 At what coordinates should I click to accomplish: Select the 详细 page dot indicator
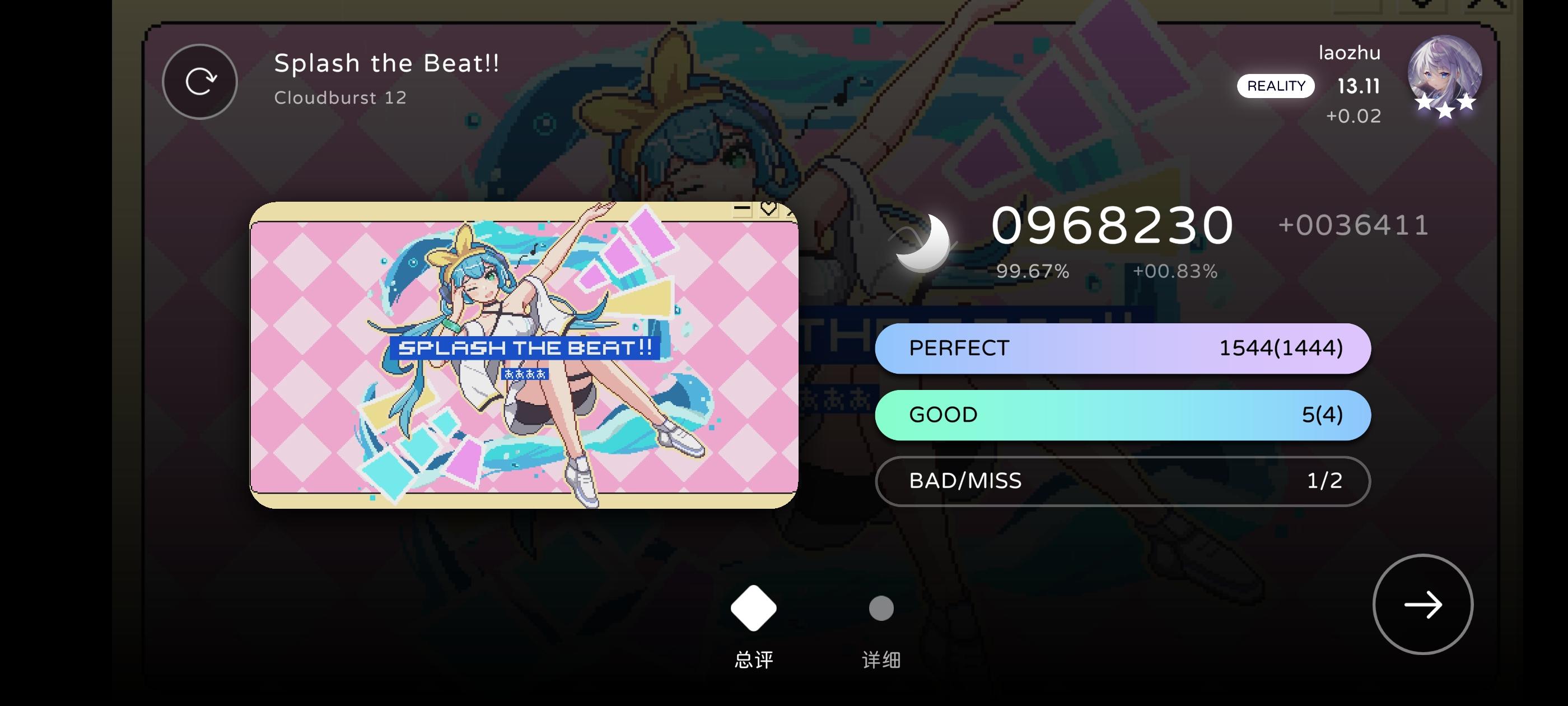881,607
